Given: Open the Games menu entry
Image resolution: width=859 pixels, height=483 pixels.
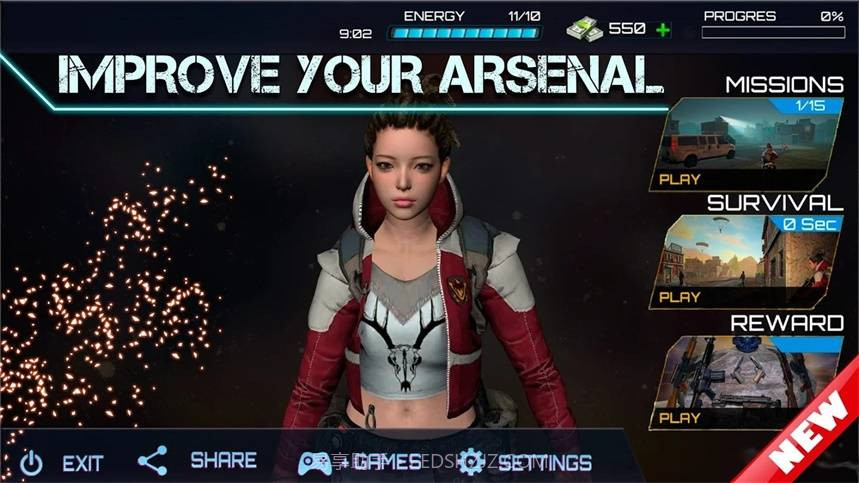Looking at the screenshot, I should coord(361,462).
